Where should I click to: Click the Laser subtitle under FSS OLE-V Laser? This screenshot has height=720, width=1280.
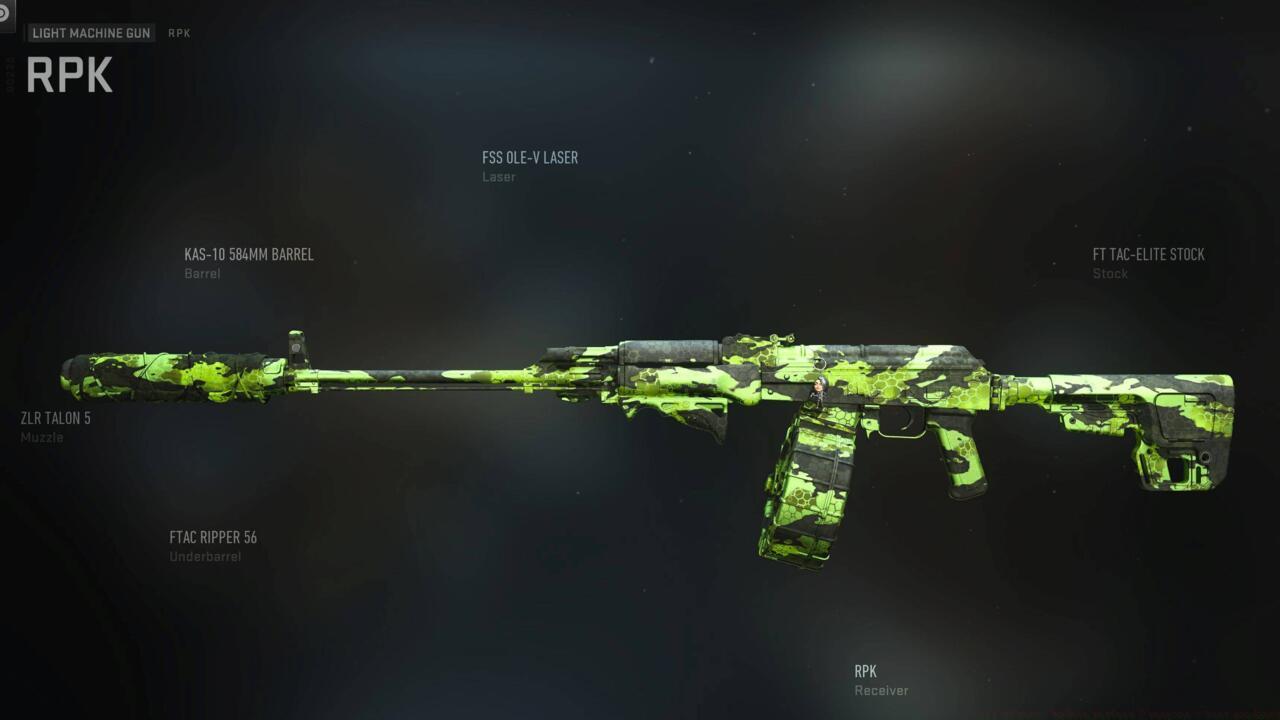pyautogui.click(x=500, y=176)
